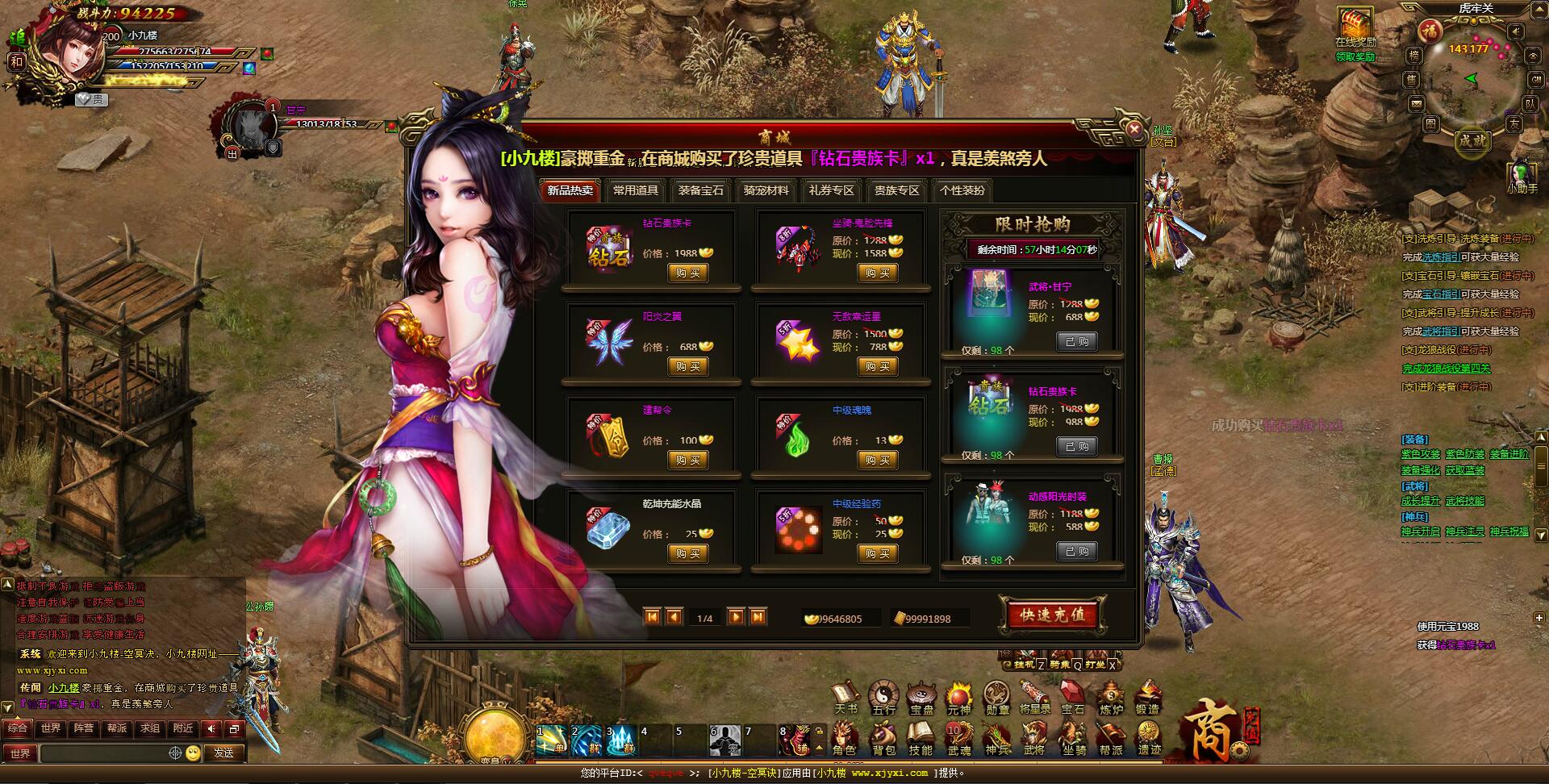Advance to the next shop page arrow
Viewport: 1549px width, 784px height.
click(737, 616)
